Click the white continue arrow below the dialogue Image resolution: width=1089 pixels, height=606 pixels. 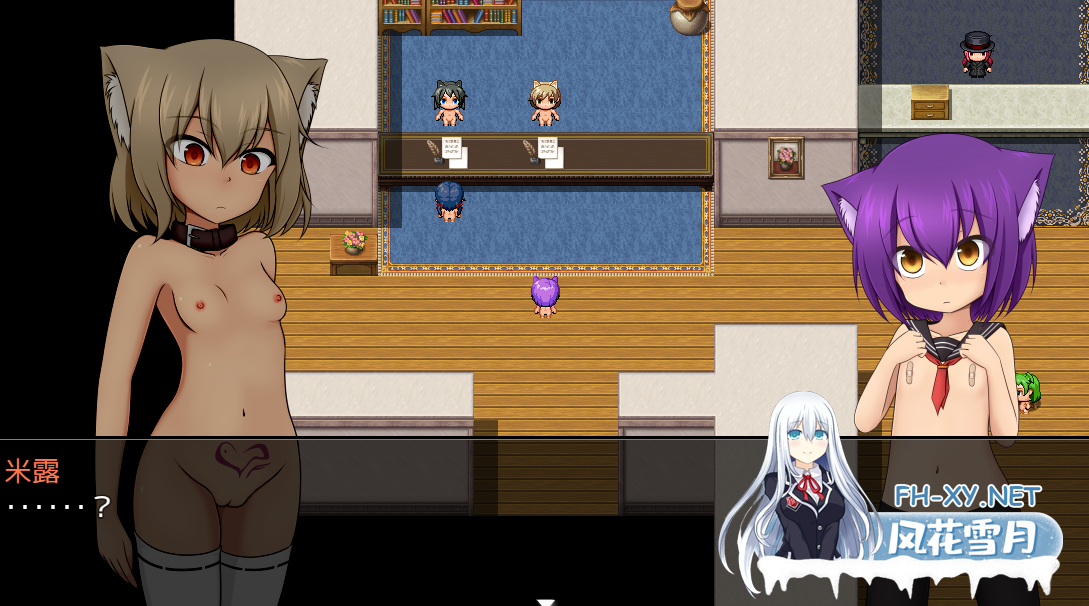pyautogui.click(x=545, y=601)
